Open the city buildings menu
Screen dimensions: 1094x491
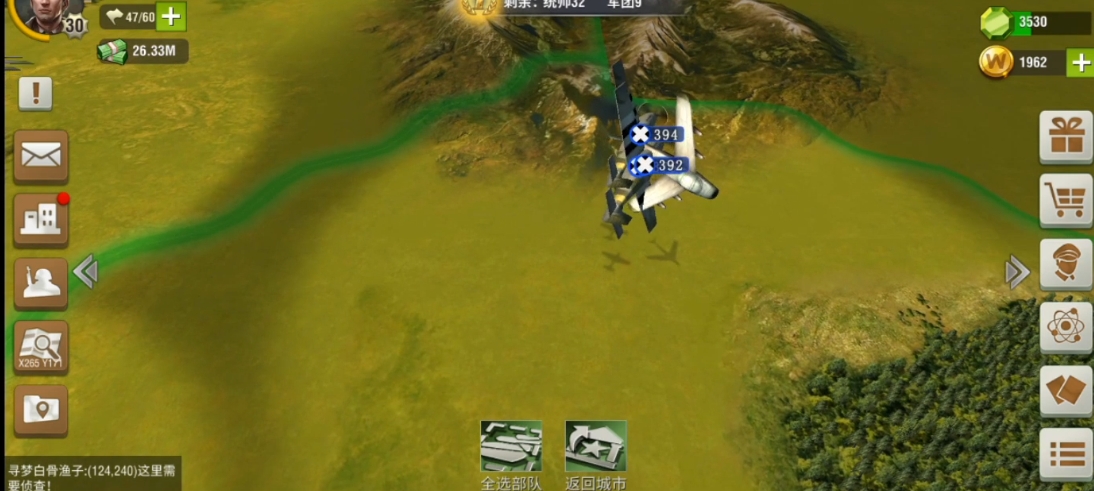coord(41,220)
